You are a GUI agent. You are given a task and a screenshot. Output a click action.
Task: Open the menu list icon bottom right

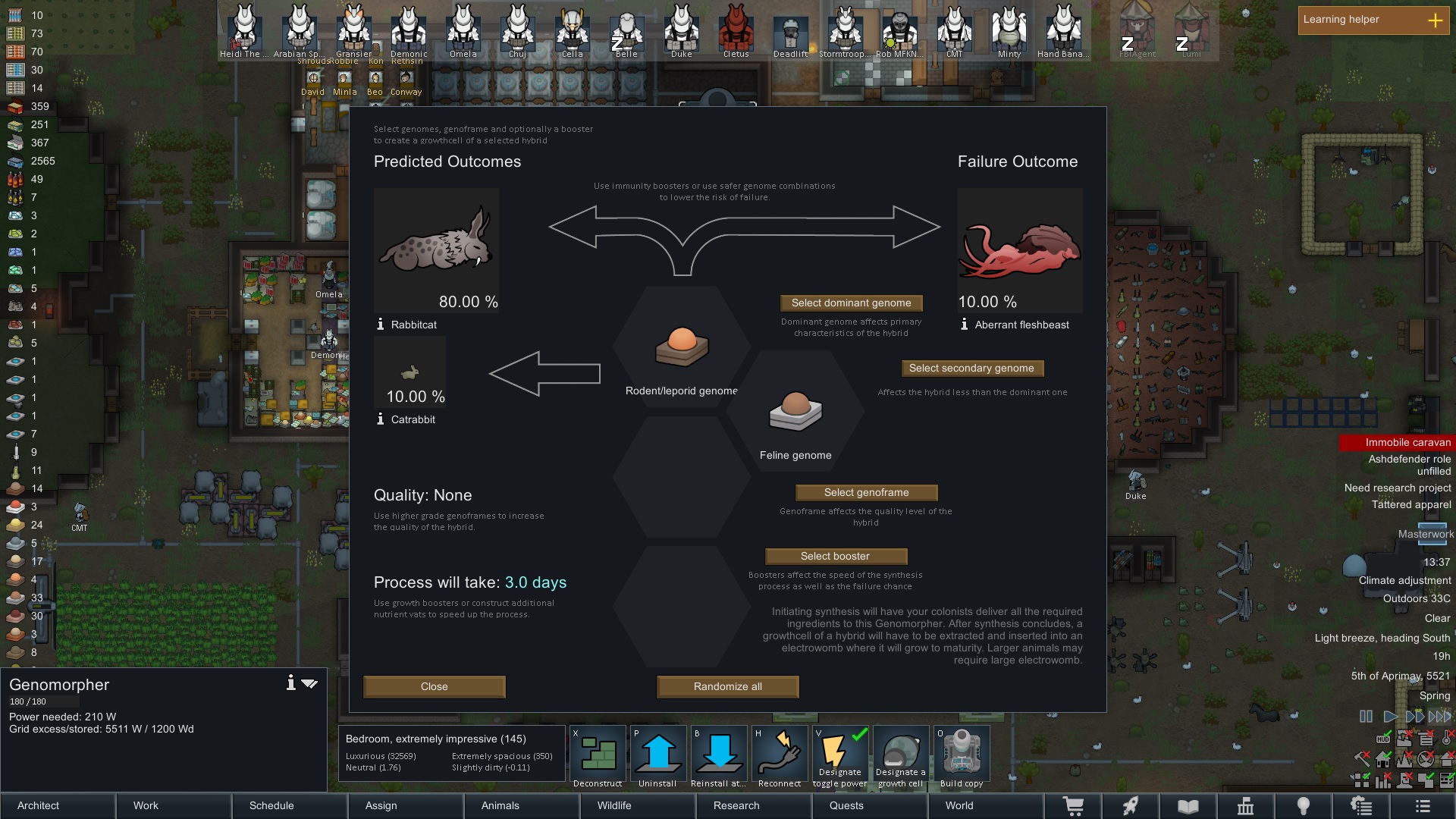click(1423, 806)
